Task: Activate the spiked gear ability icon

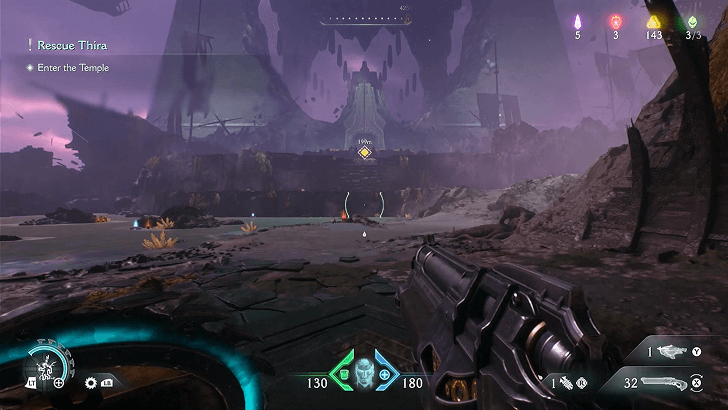Action: (x=91, y=382)
